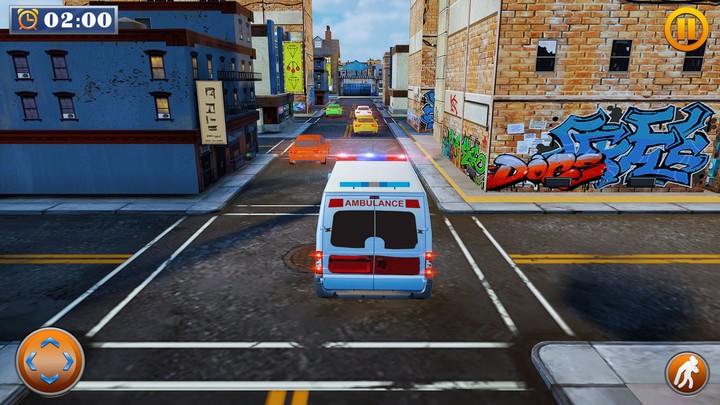Pause the game with the orange button

point(686,28)
